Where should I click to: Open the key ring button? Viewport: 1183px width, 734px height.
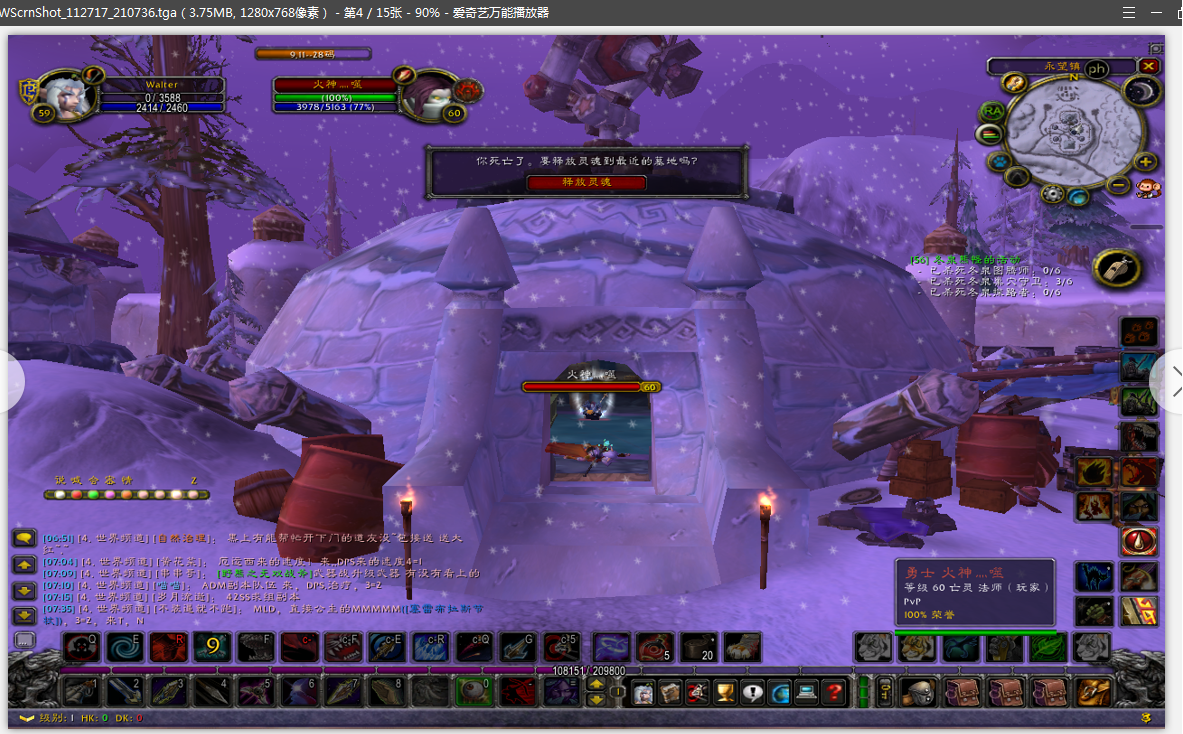pyautogui.click(x=885, y=691)
